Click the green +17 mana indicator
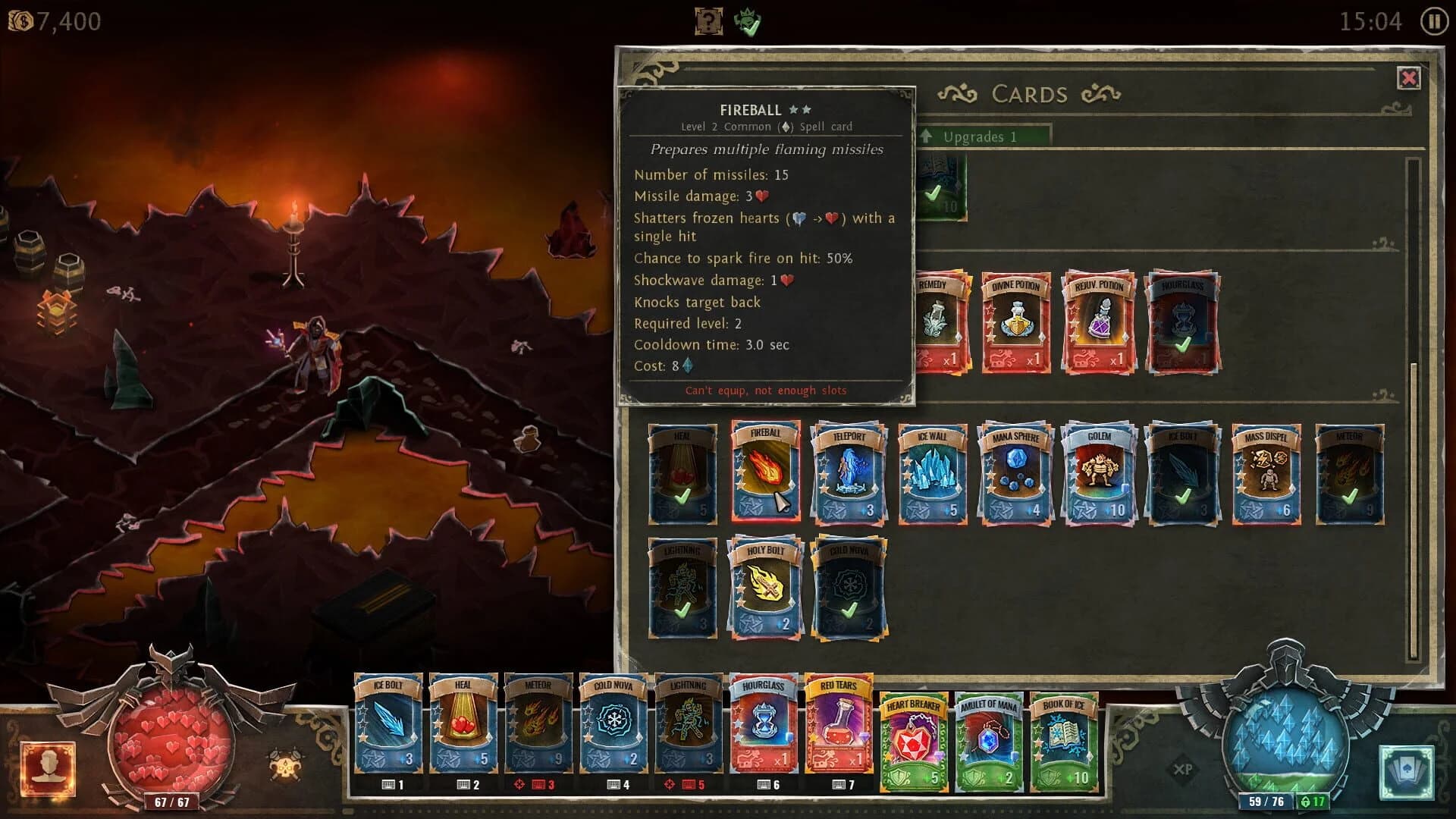 point(1312,802)
